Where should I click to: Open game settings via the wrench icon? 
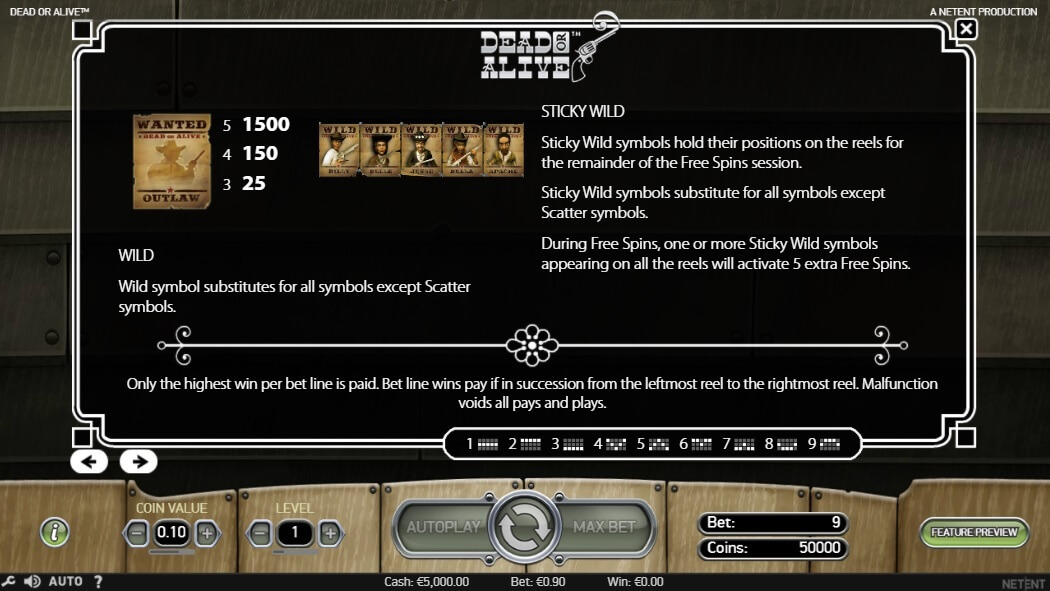point(9,581)
